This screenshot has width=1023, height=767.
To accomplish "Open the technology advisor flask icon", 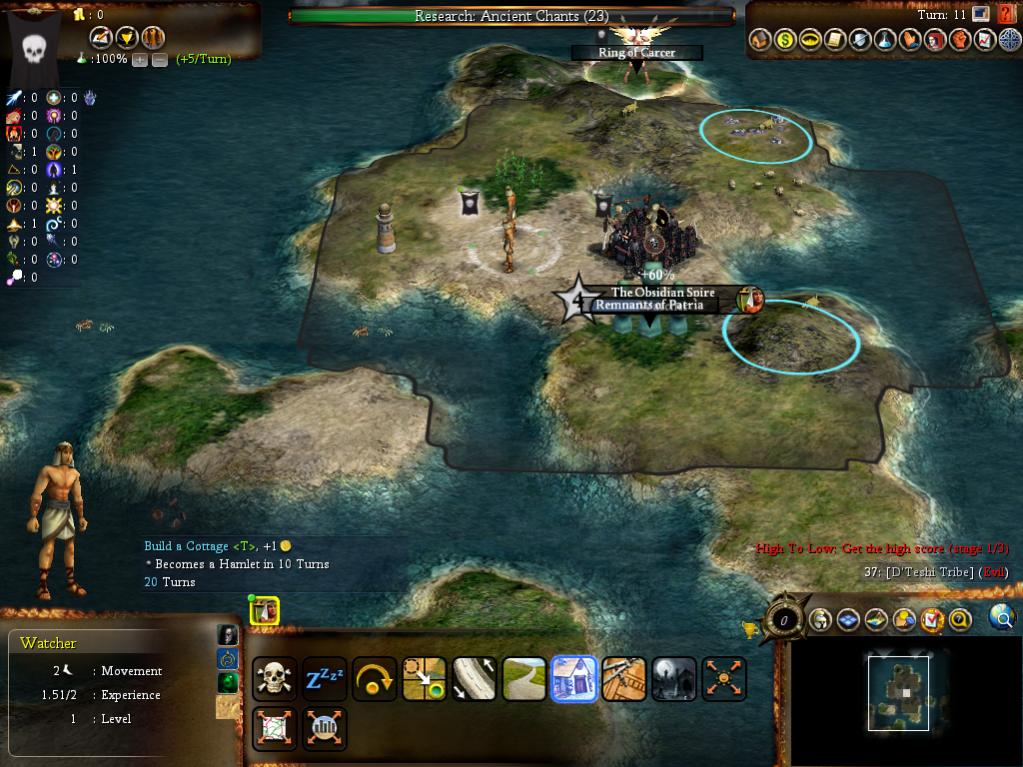I will point(885,40).
